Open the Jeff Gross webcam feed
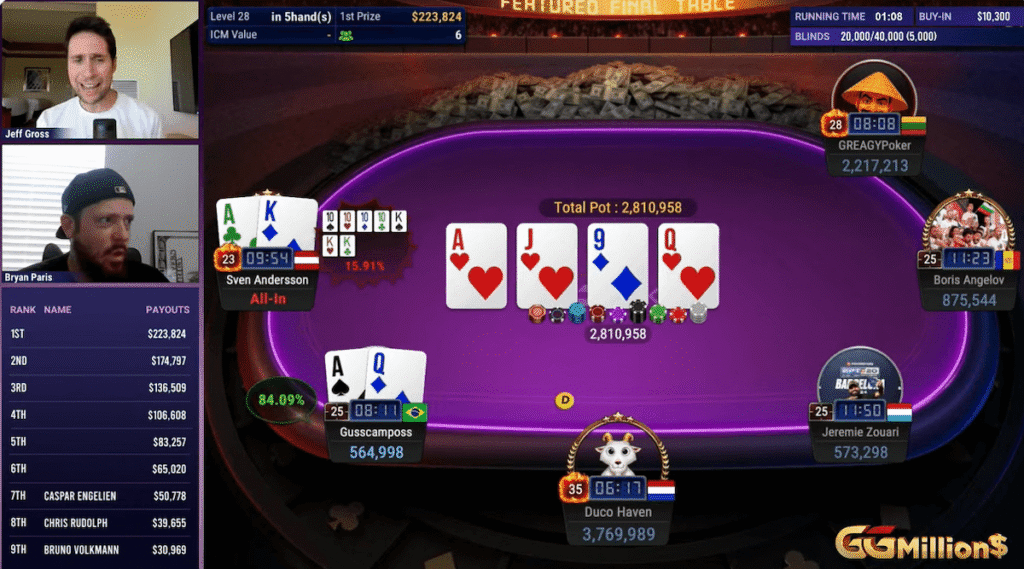The image size is (1024, 569). 100,70
